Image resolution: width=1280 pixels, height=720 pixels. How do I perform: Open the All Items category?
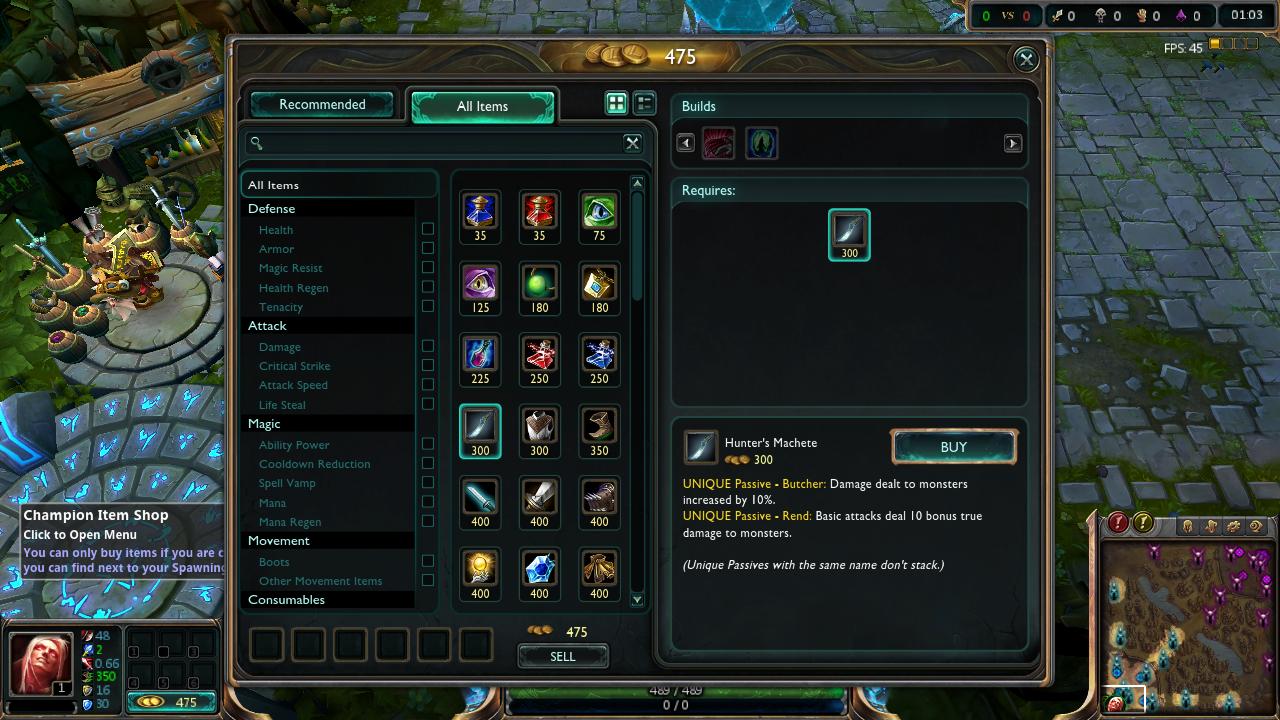click(x=274, y=185)
